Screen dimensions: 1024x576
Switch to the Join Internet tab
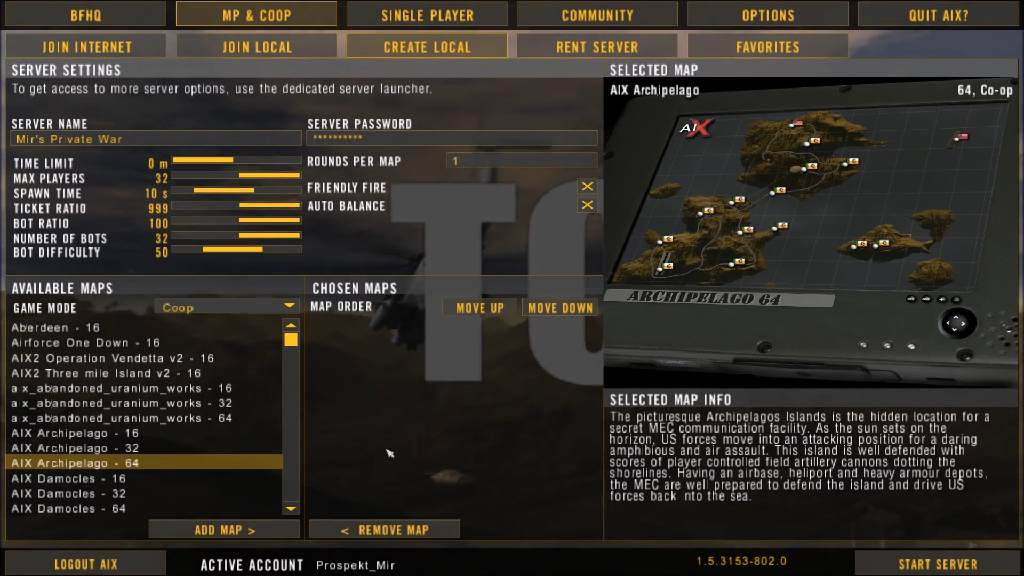pos(87,47)
